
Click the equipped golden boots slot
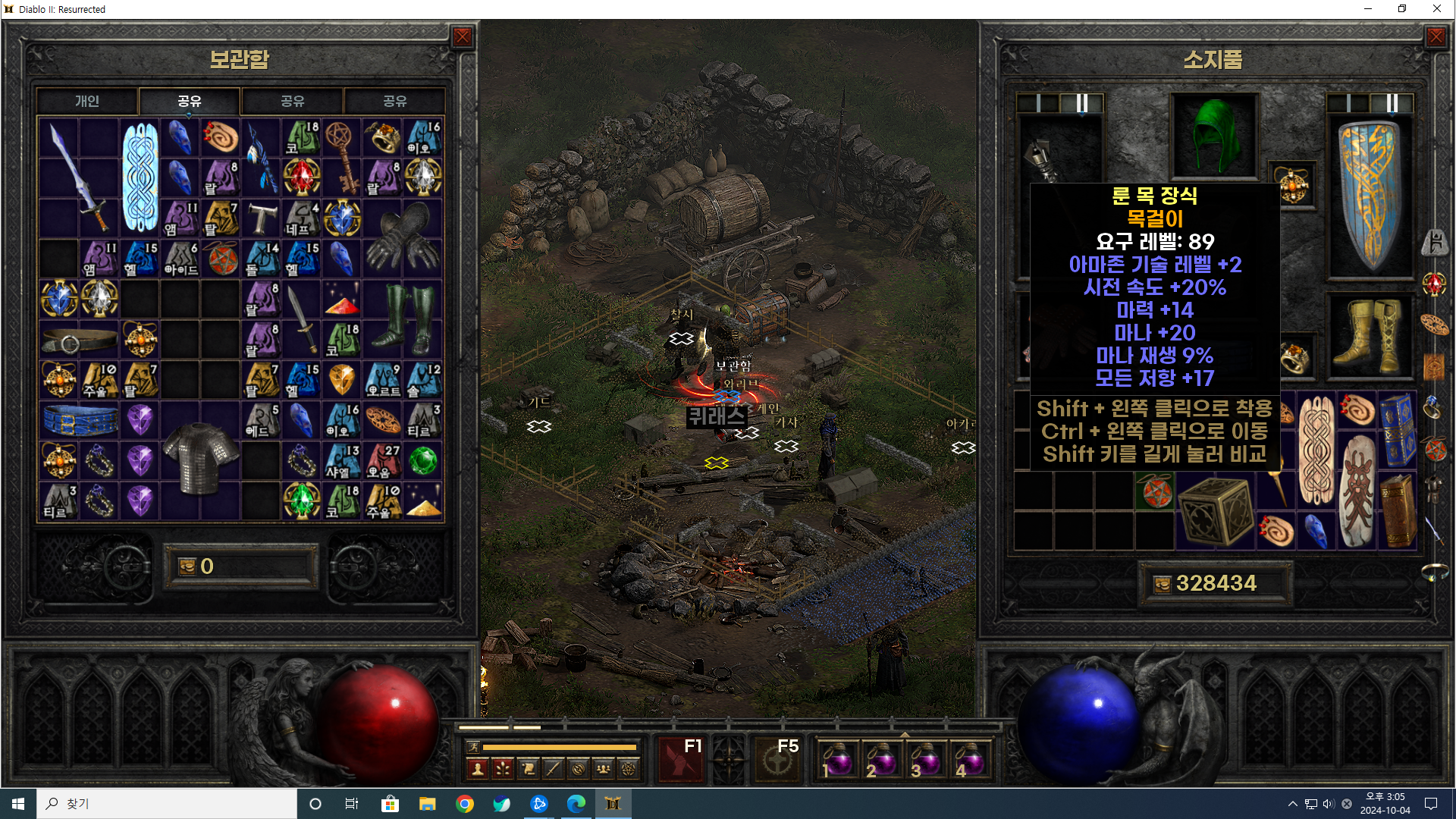click(x=1370, y=337)
